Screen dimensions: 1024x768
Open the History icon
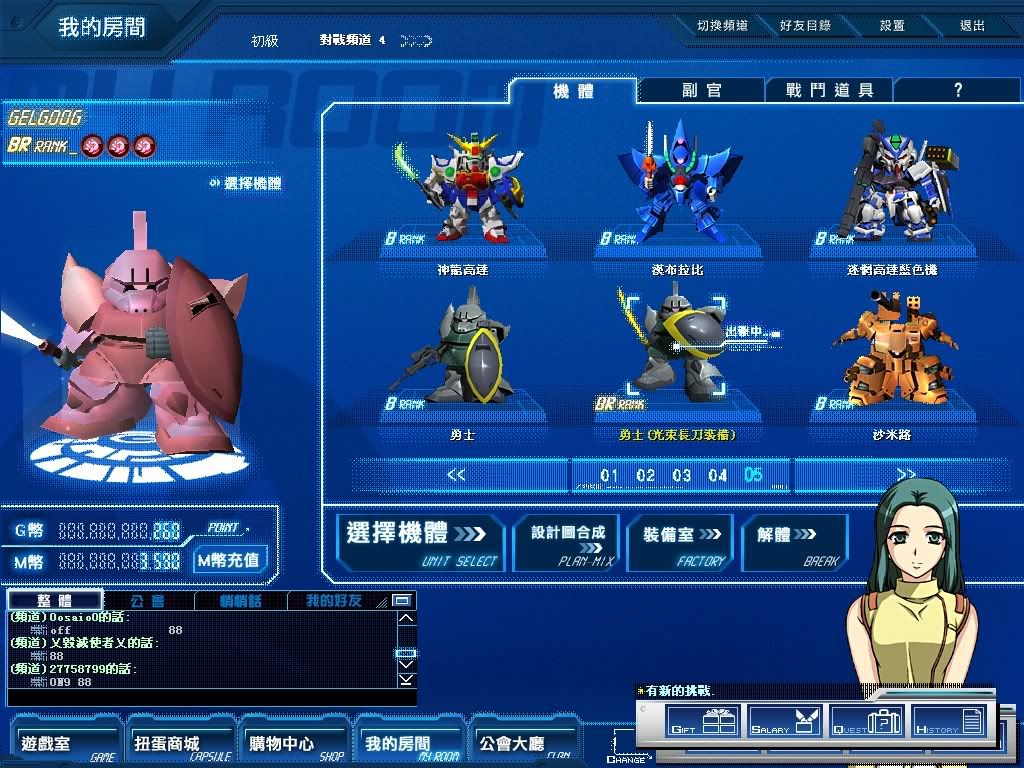949,721
